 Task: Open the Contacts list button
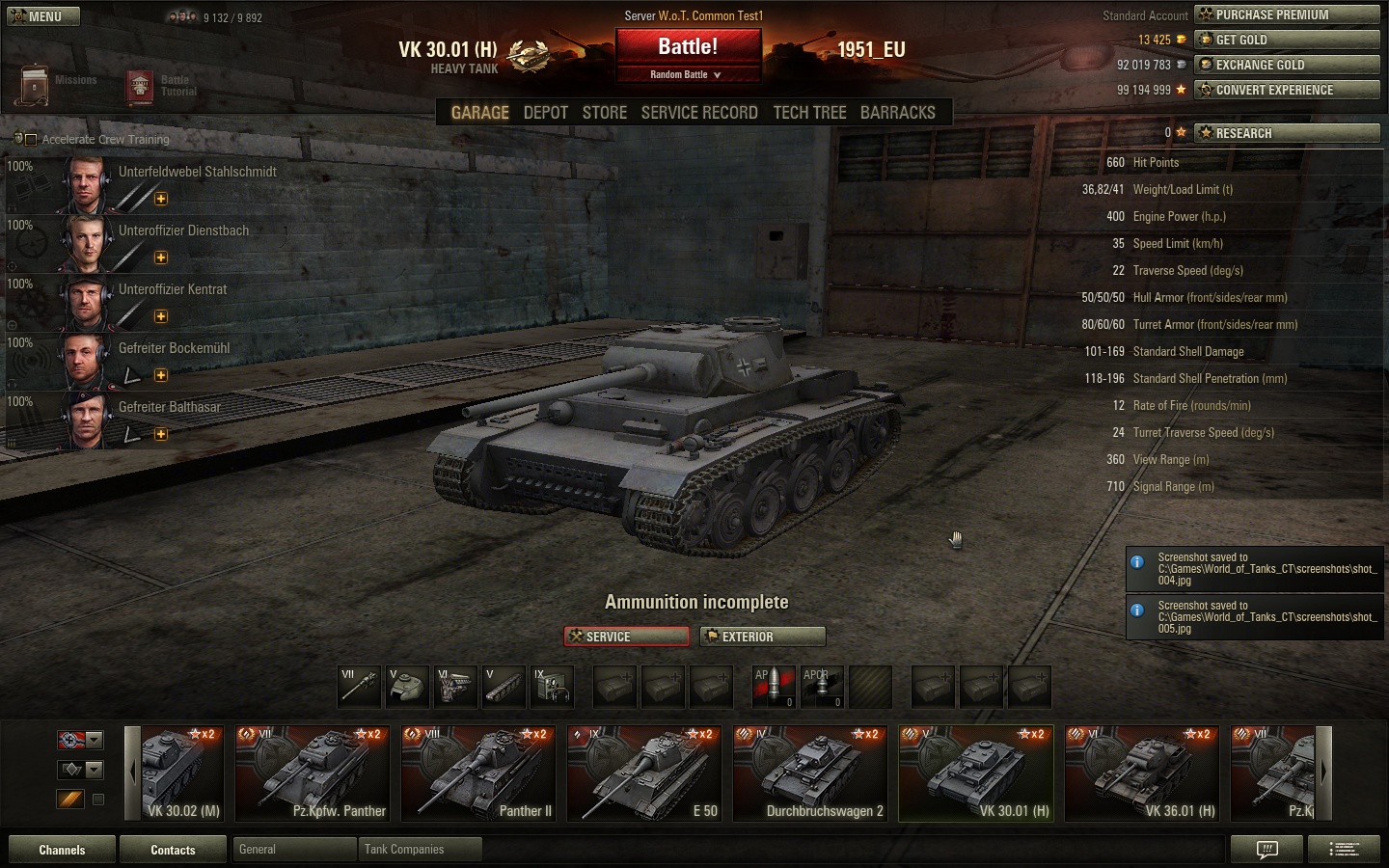tap(173, 850)
